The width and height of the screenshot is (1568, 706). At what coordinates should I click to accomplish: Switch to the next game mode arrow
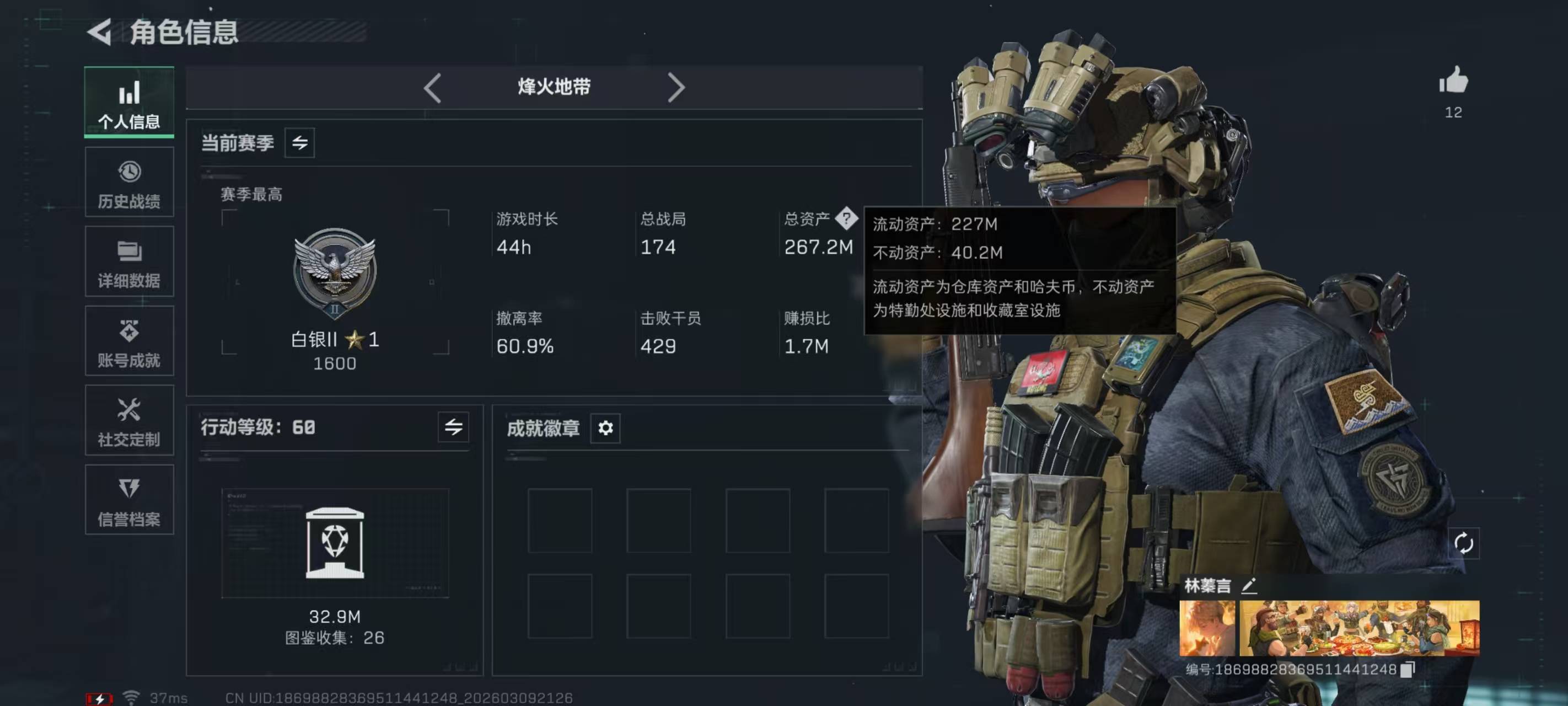click(x=675, y=88)
